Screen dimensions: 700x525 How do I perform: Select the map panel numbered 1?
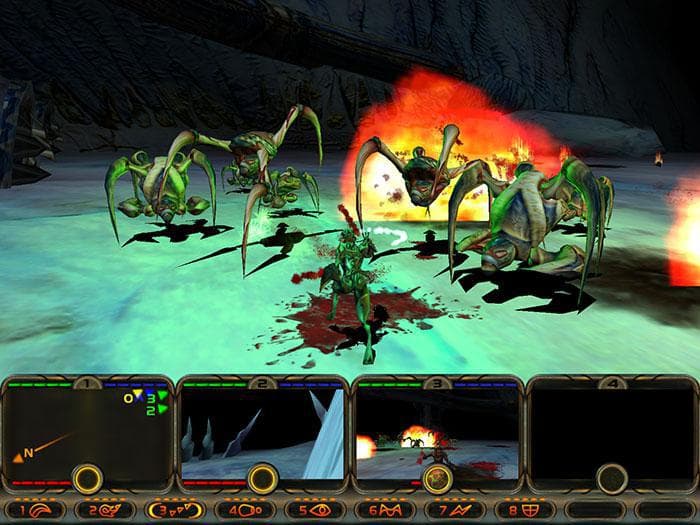(88, 425)
